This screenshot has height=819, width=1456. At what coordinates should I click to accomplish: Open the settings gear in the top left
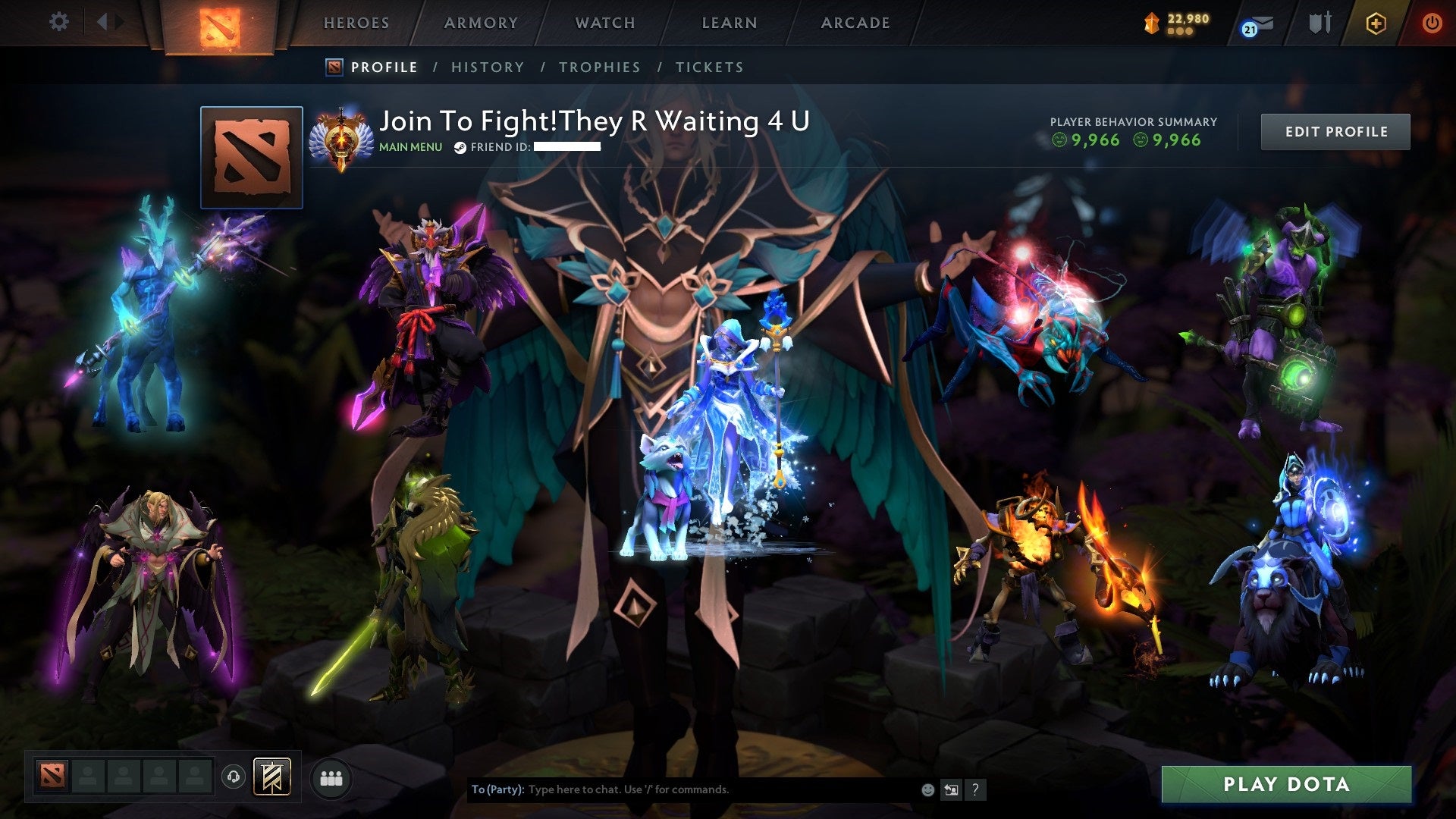click(59, 22)
